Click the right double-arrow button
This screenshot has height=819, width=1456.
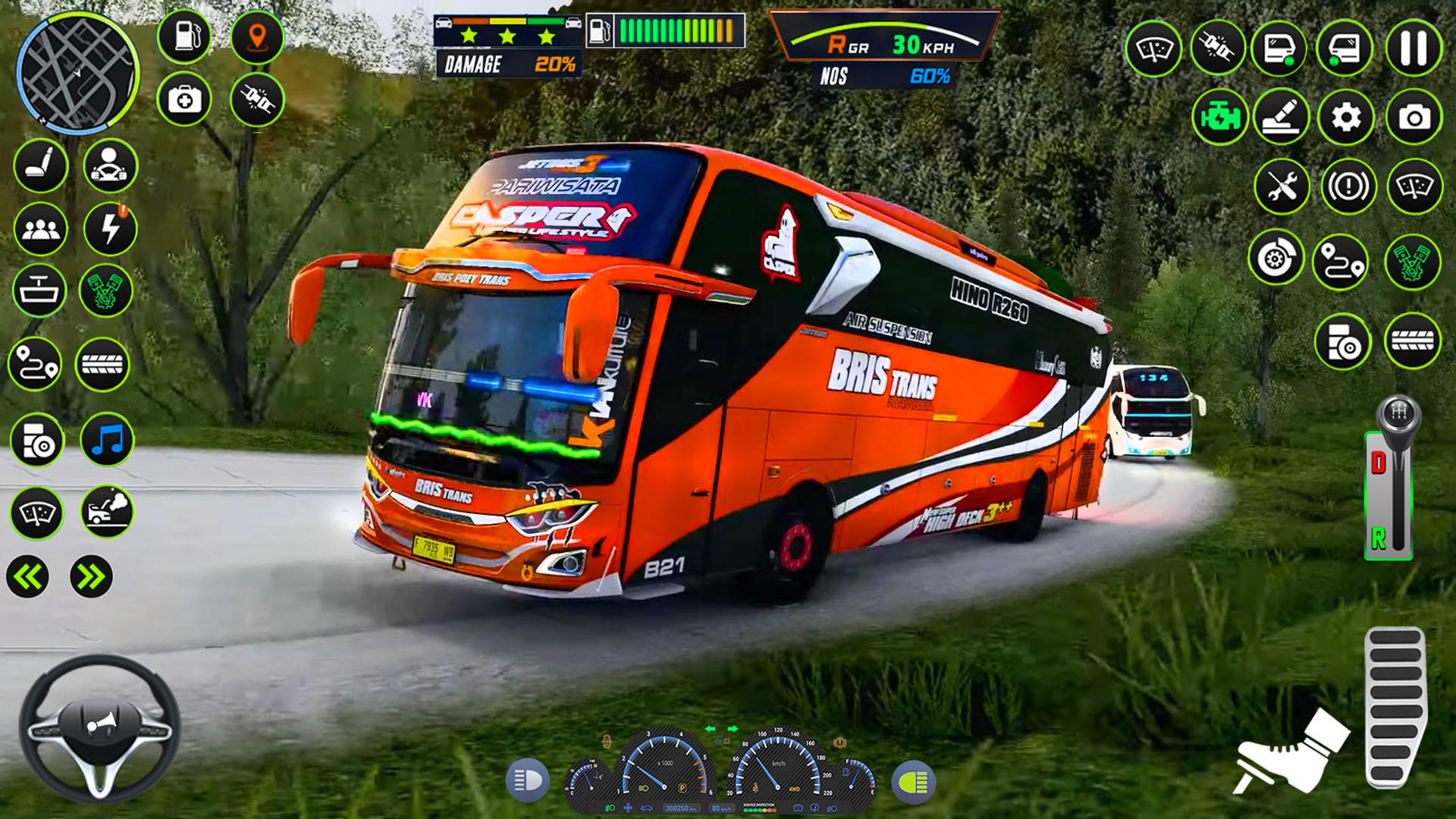pos(91,577)
